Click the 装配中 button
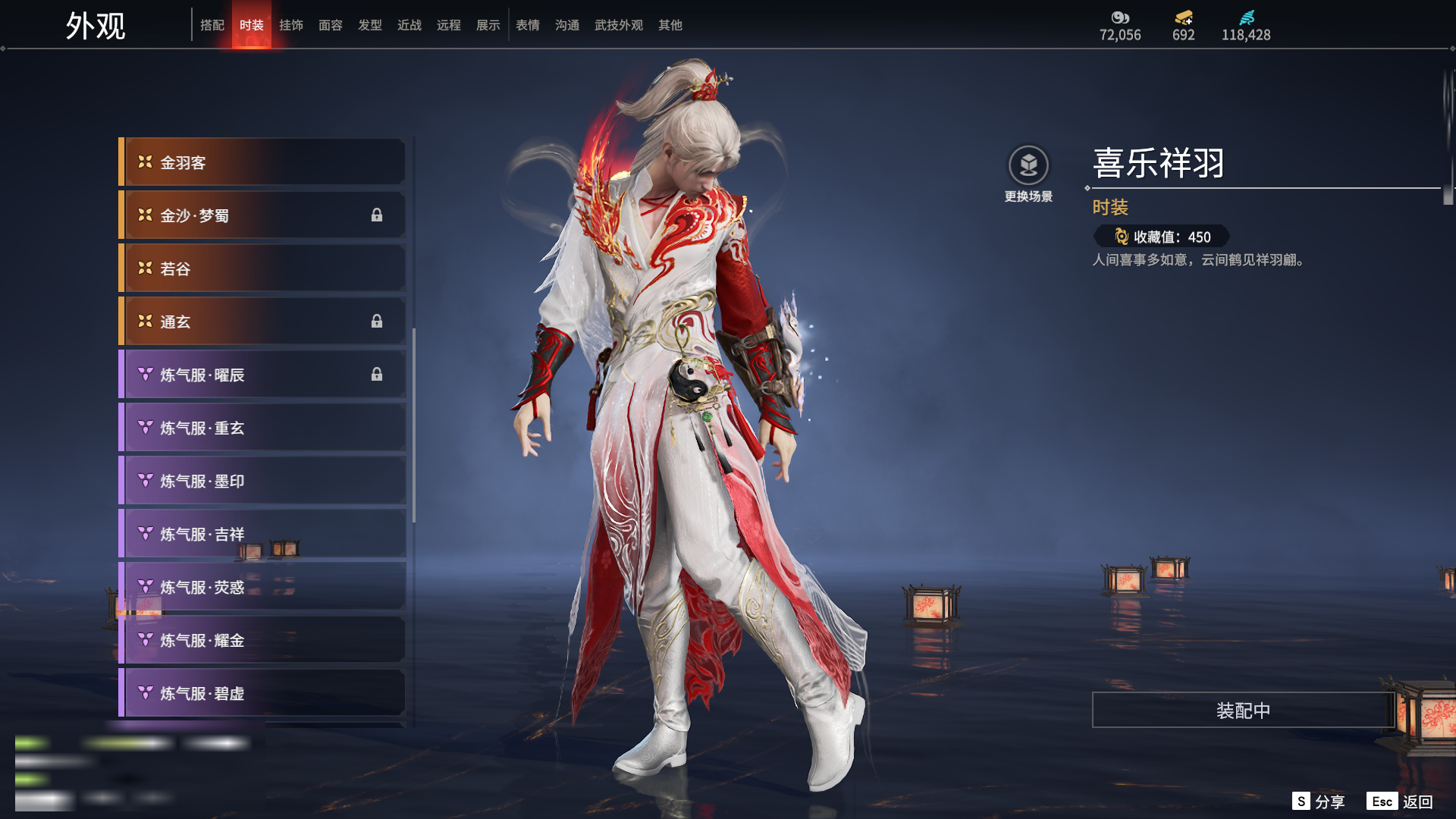The image size is (1456, 819). 1243,711
